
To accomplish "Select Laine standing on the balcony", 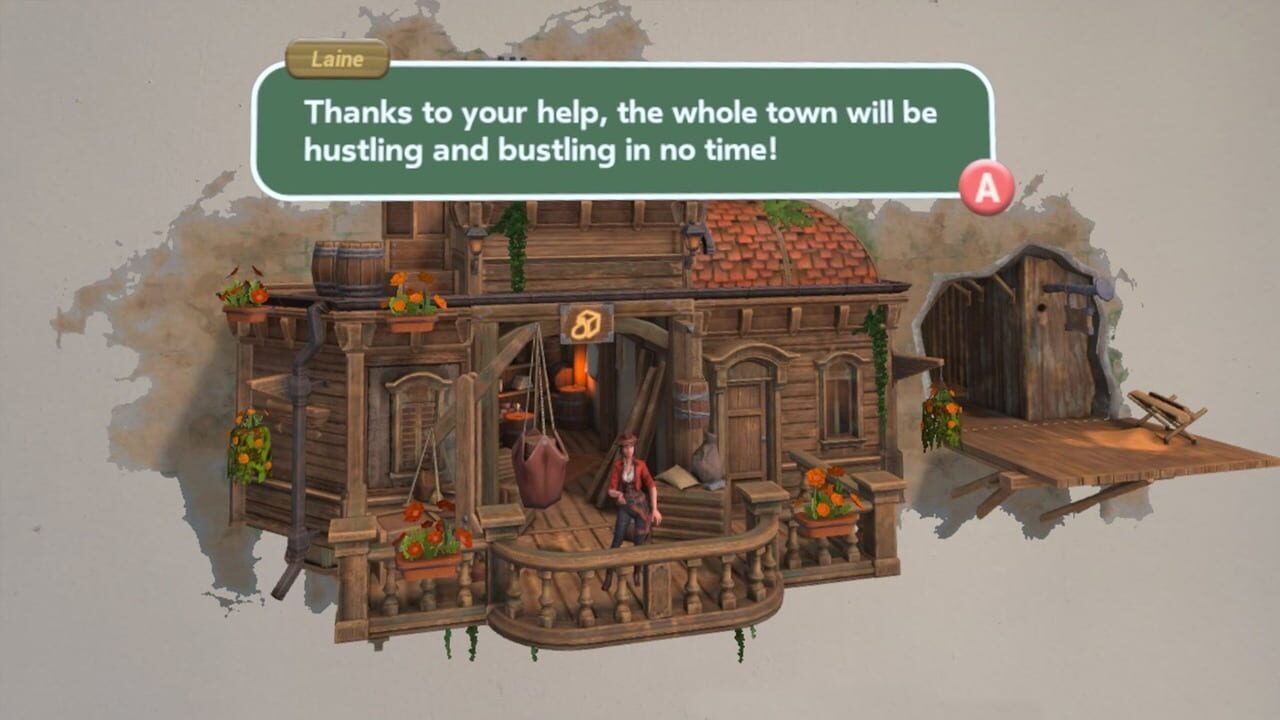I will pos(632,490).
